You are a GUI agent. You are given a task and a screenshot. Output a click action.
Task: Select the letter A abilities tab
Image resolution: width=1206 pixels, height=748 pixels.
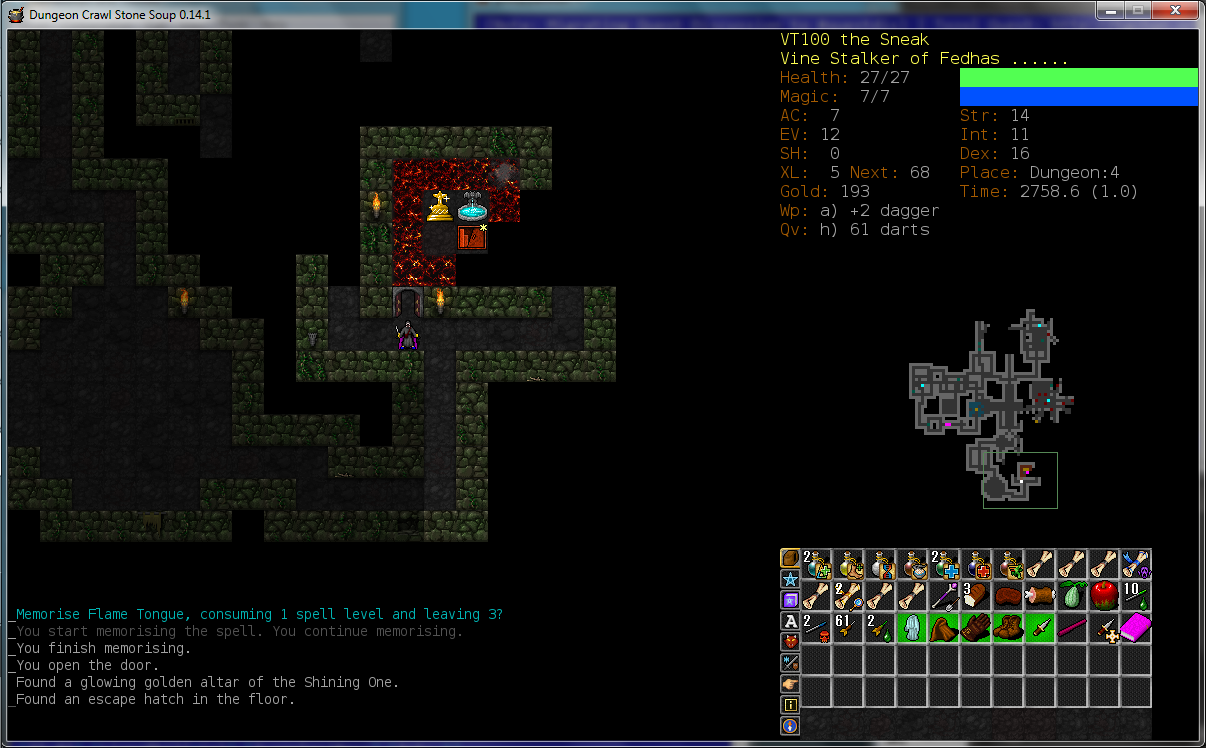pos(790,621)
